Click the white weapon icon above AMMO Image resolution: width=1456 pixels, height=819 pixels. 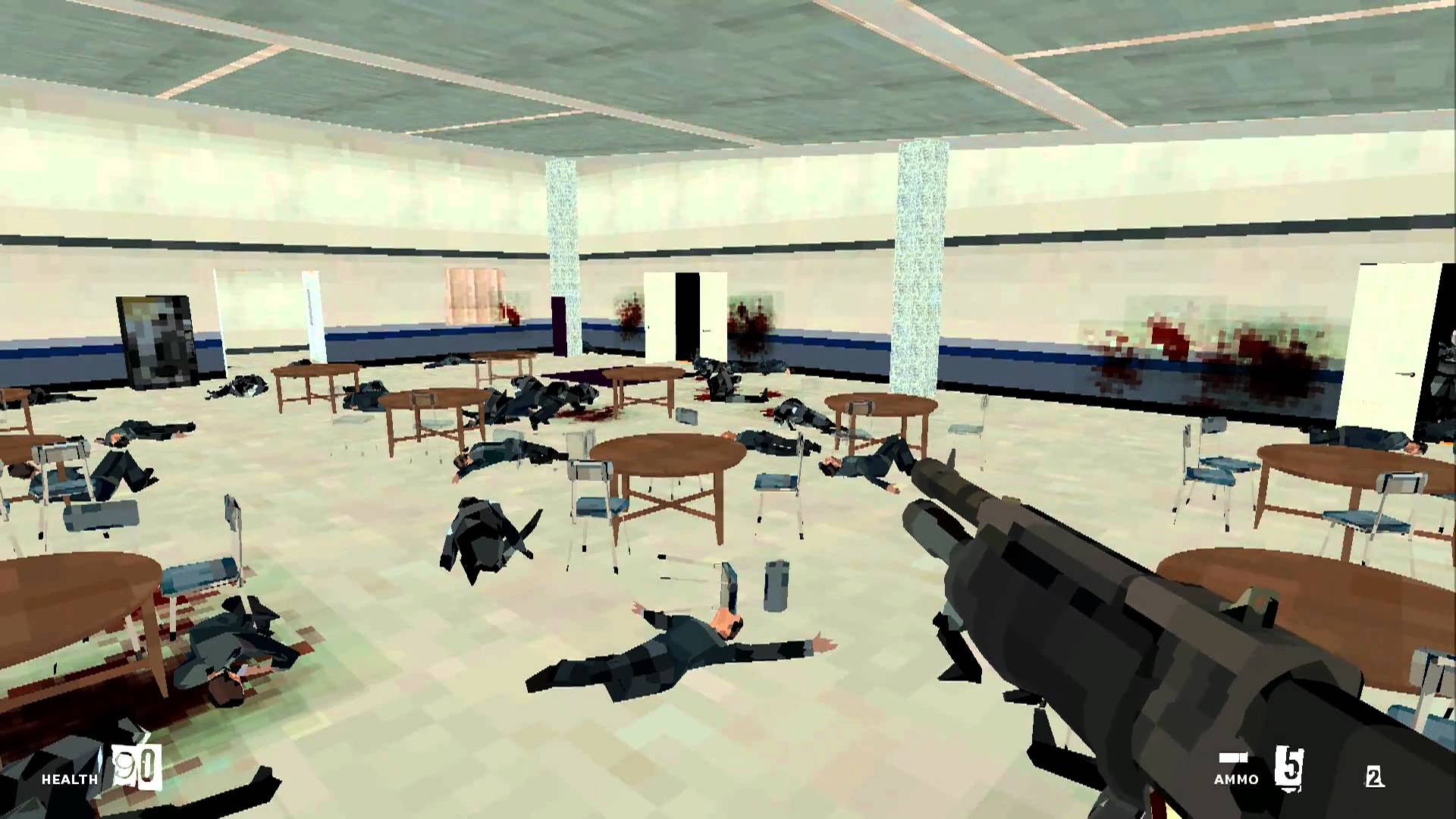pos(1233,758)
